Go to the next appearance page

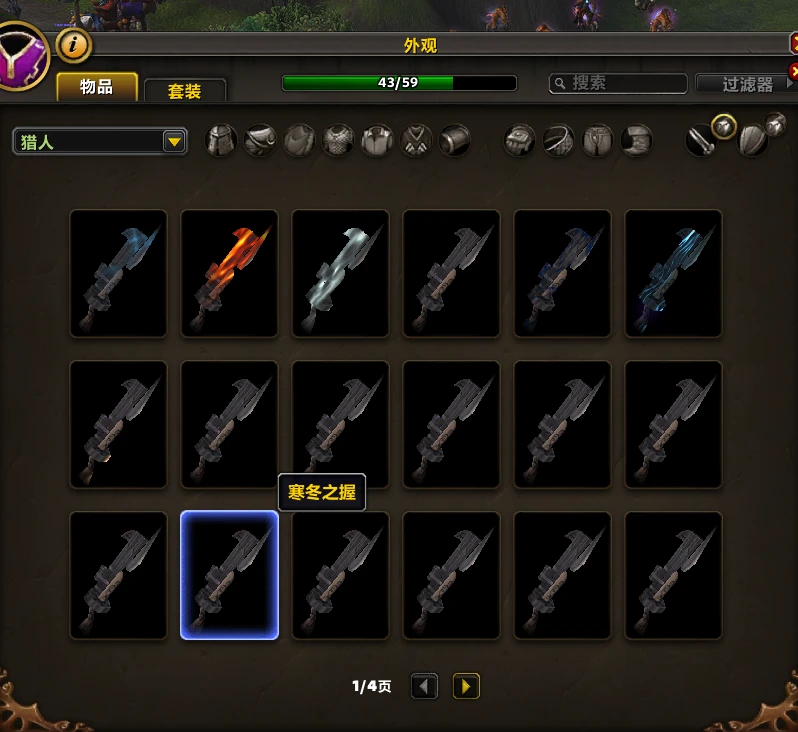(x=466, y=686)
